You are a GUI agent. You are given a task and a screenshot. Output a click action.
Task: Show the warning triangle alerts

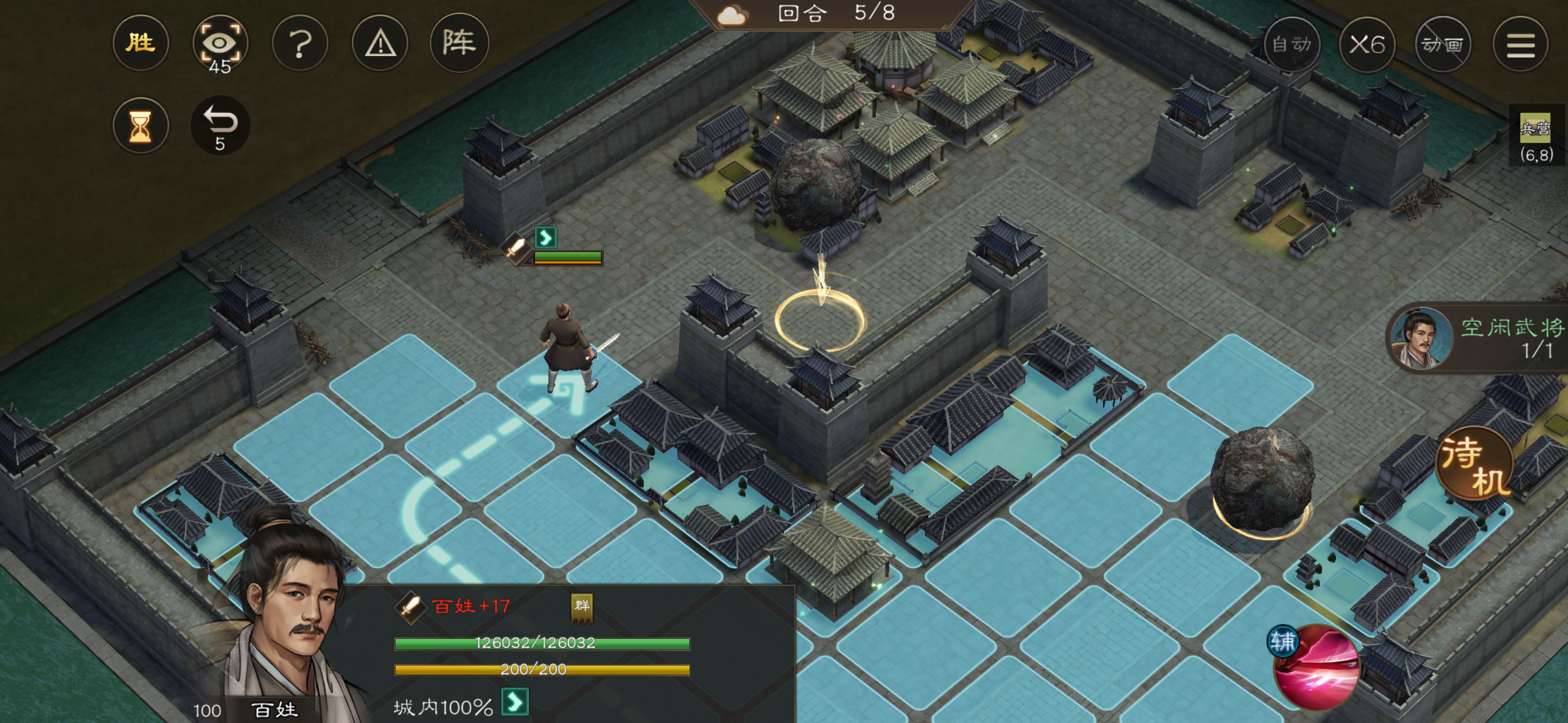pyautogui.click(x=380, y=43)
